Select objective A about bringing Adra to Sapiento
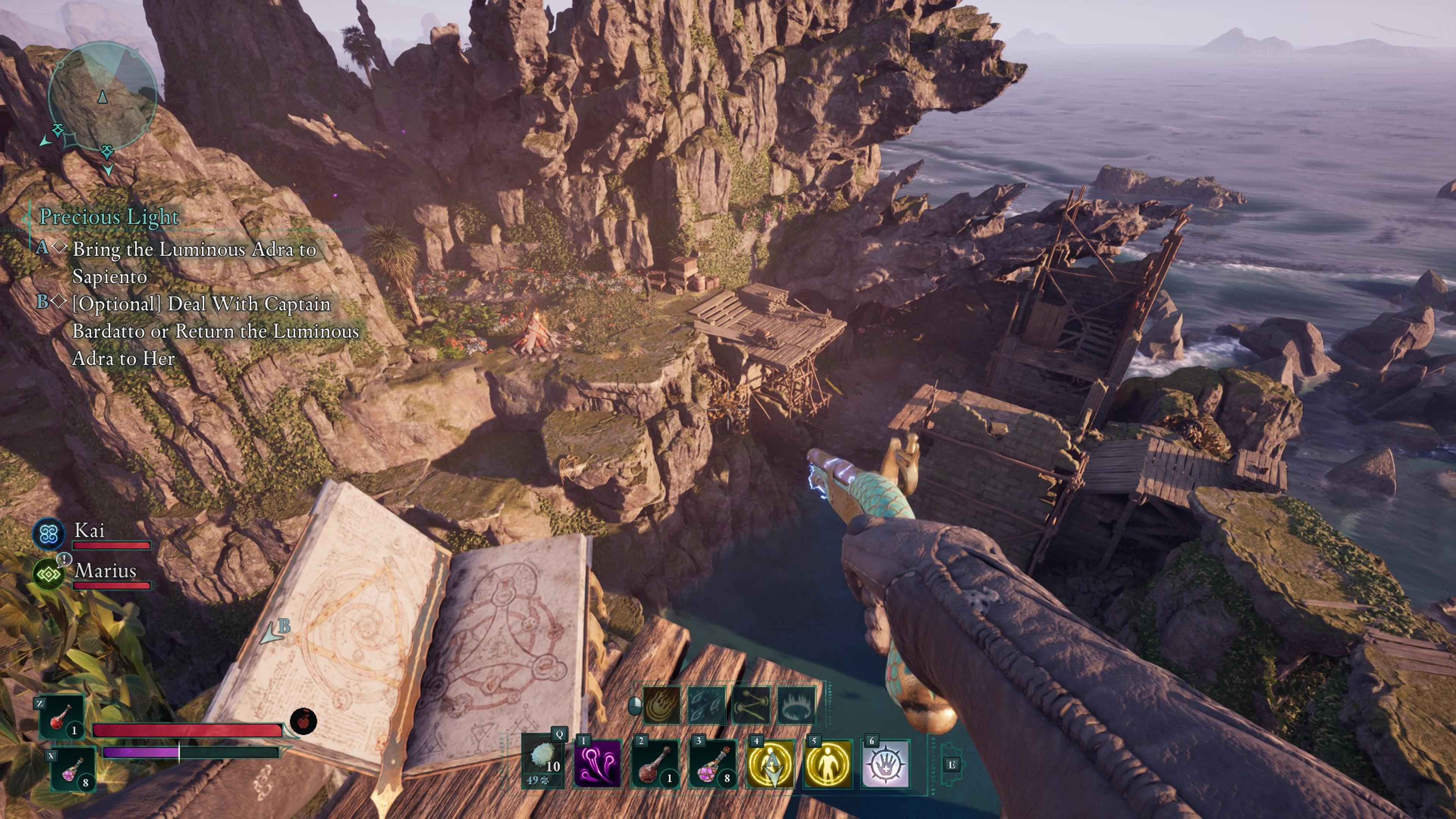The height and width of the screenshot is (819, 1456). (x=194, y=262)
